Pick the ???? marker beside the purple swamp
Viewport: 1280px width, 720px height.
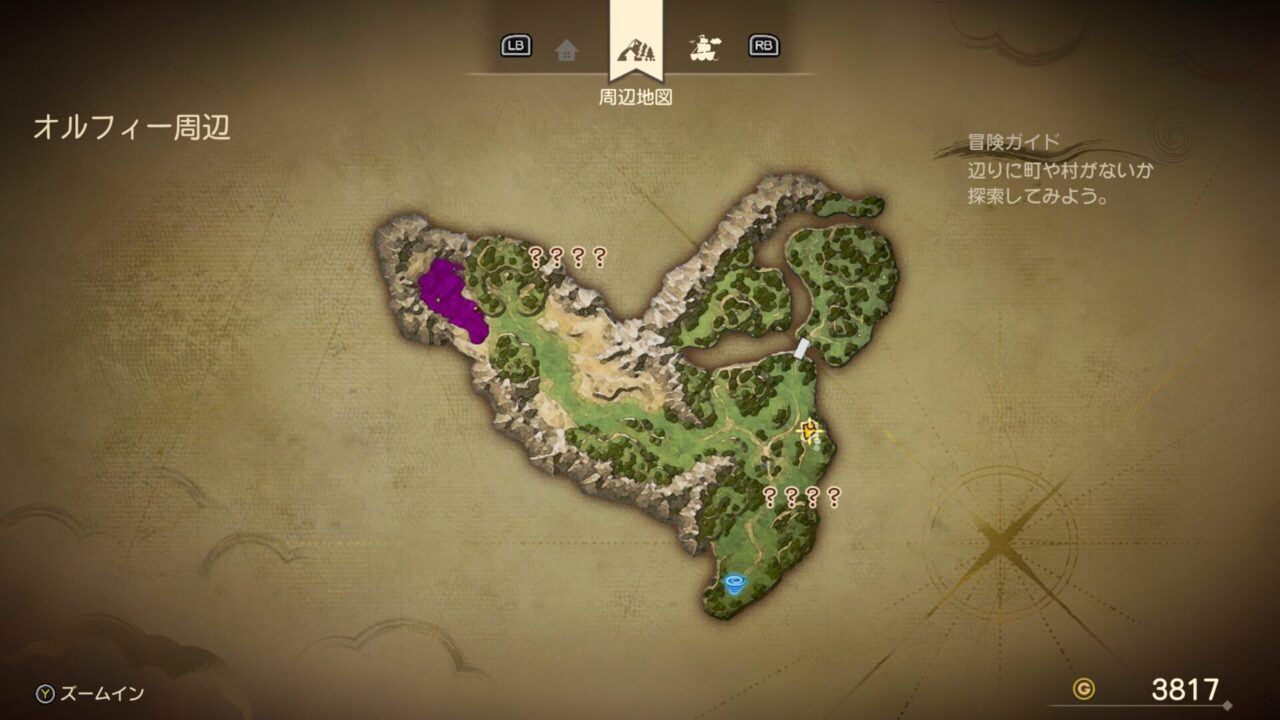(x=567, y=257)
